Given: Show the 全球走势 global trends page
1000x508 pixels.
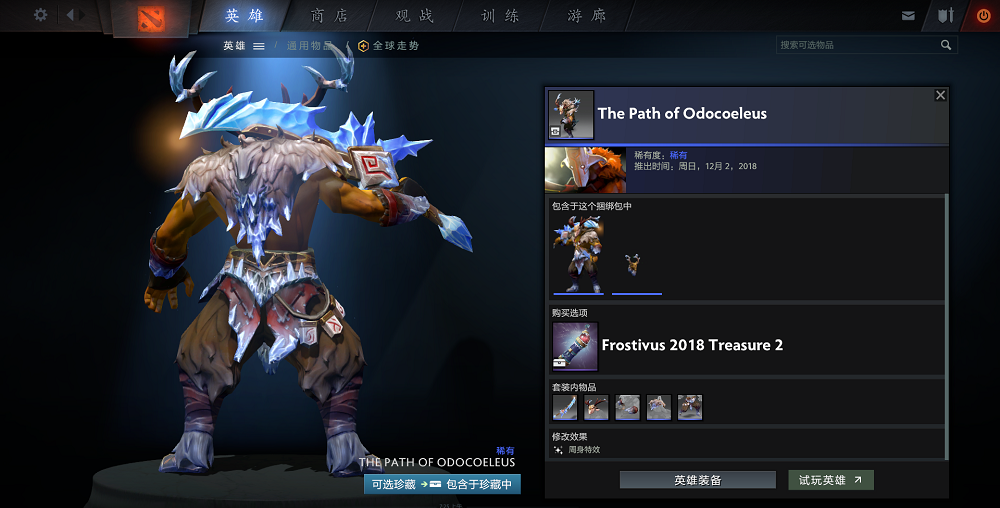Looking at the screenshot, I should (389, 46).
